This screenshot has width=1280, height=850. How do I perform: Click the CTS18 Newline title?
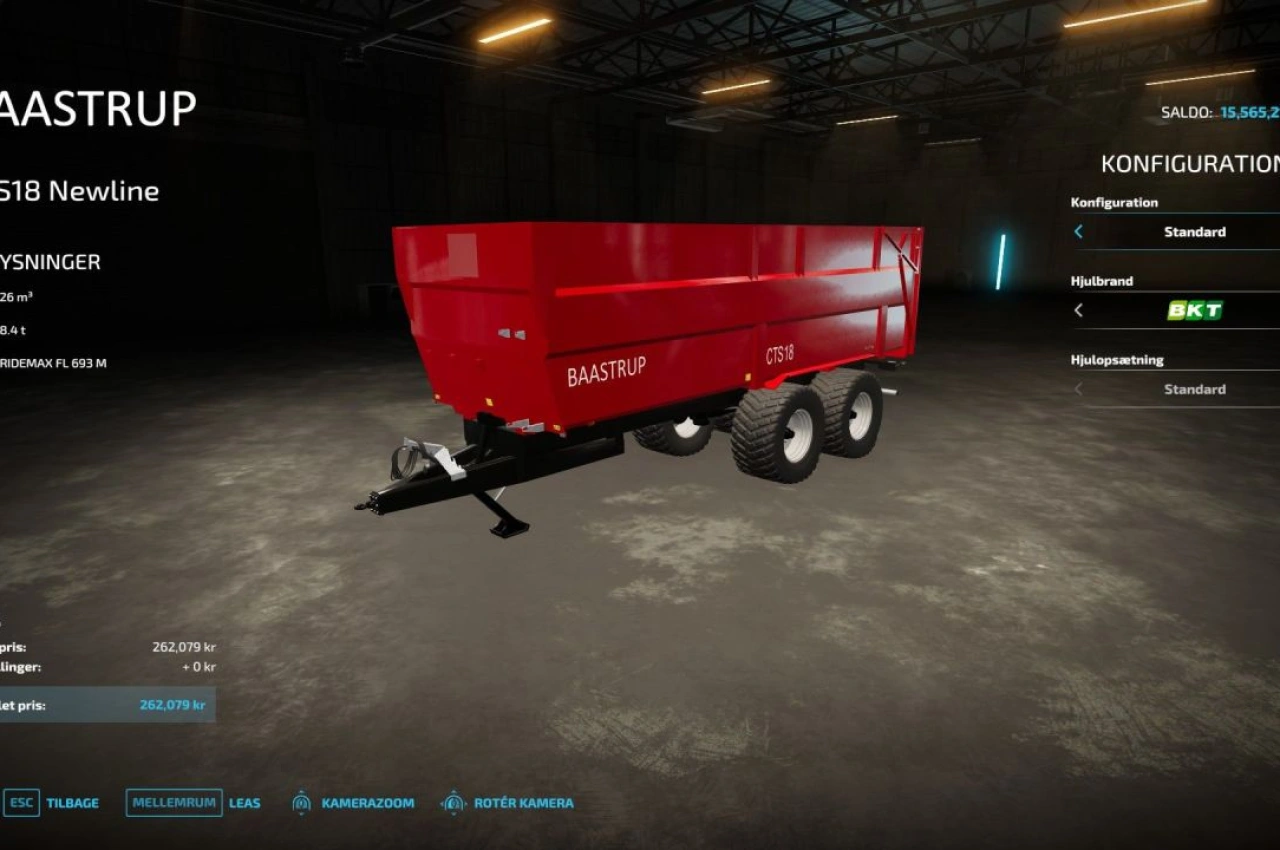[x=80, y=190]
